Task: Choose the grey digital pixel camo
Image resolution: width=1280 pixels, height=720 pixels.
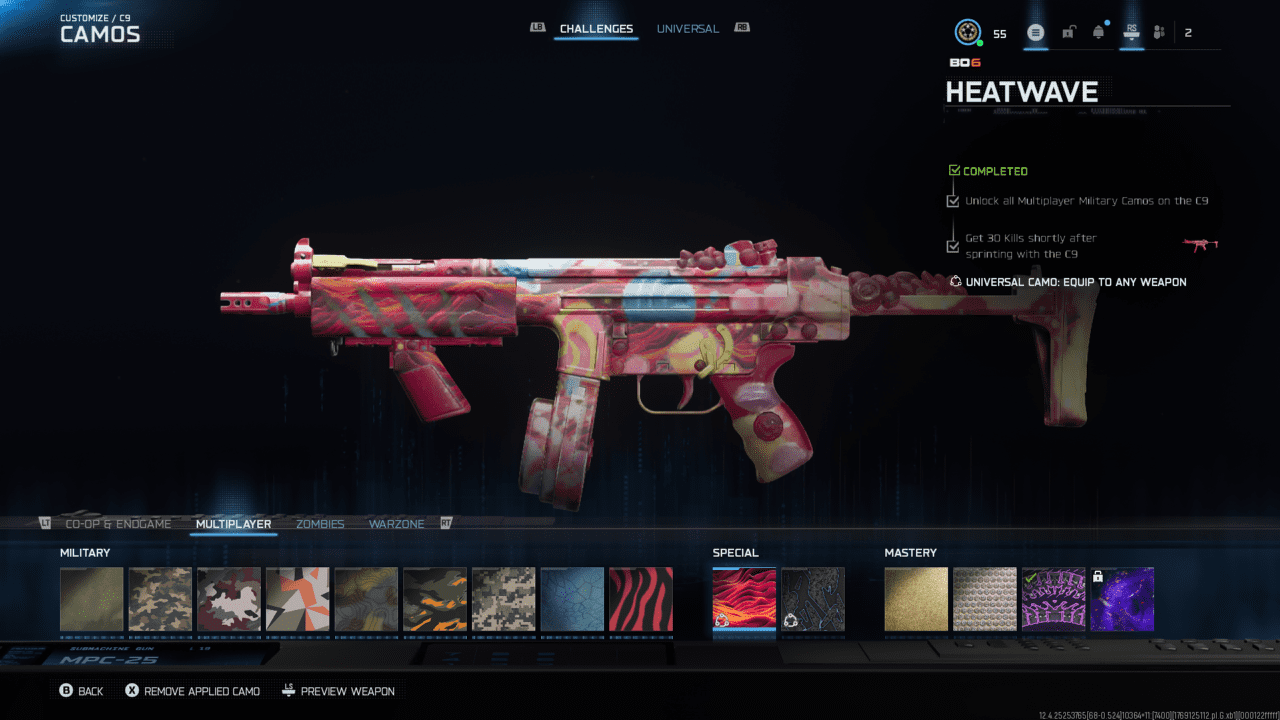Action: pos(504,600)
